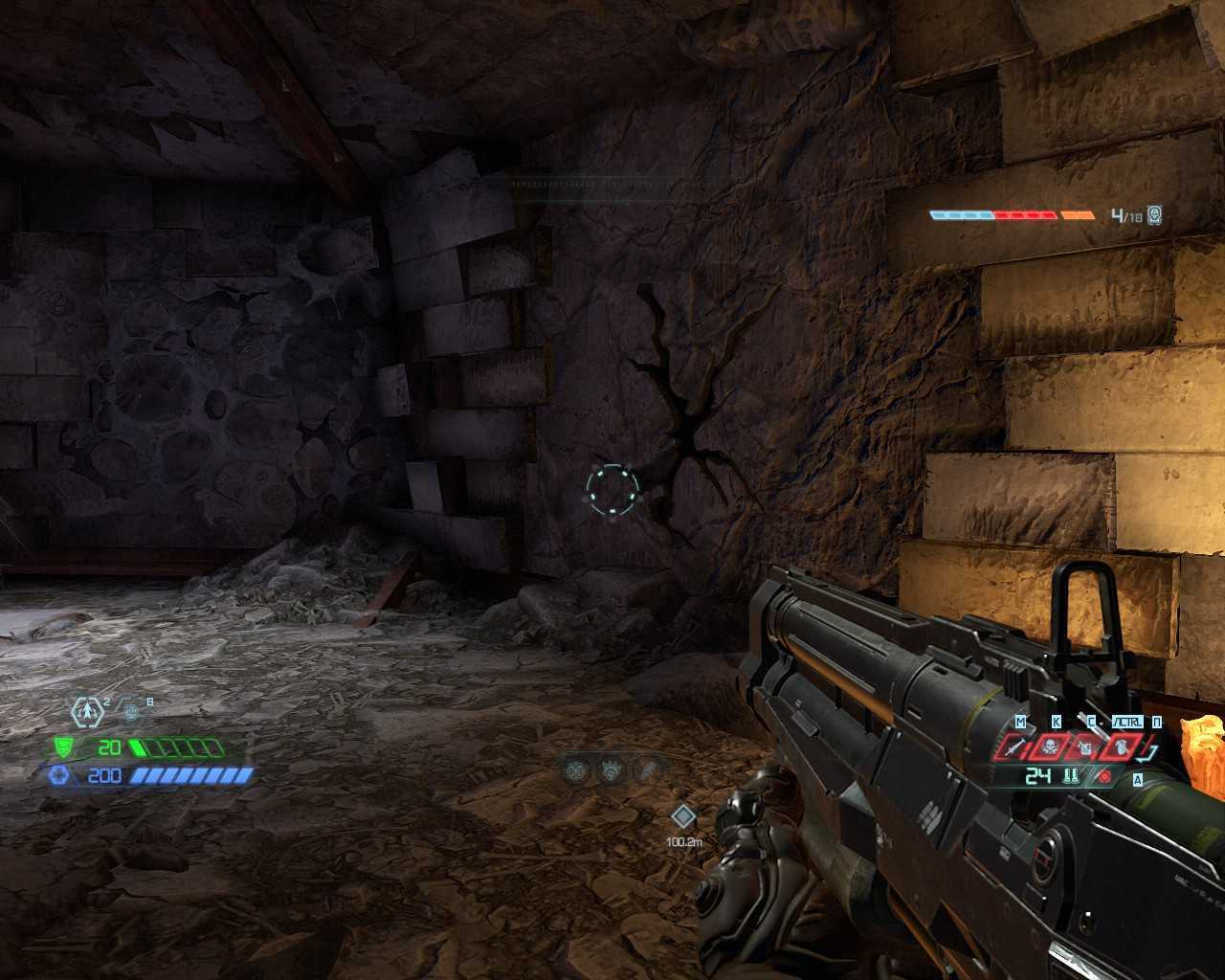Image resolution: width=1225 pixels, height=980 pixels.
Task: Click the red weapon mod icon
Action: (x=1104, y=776)
